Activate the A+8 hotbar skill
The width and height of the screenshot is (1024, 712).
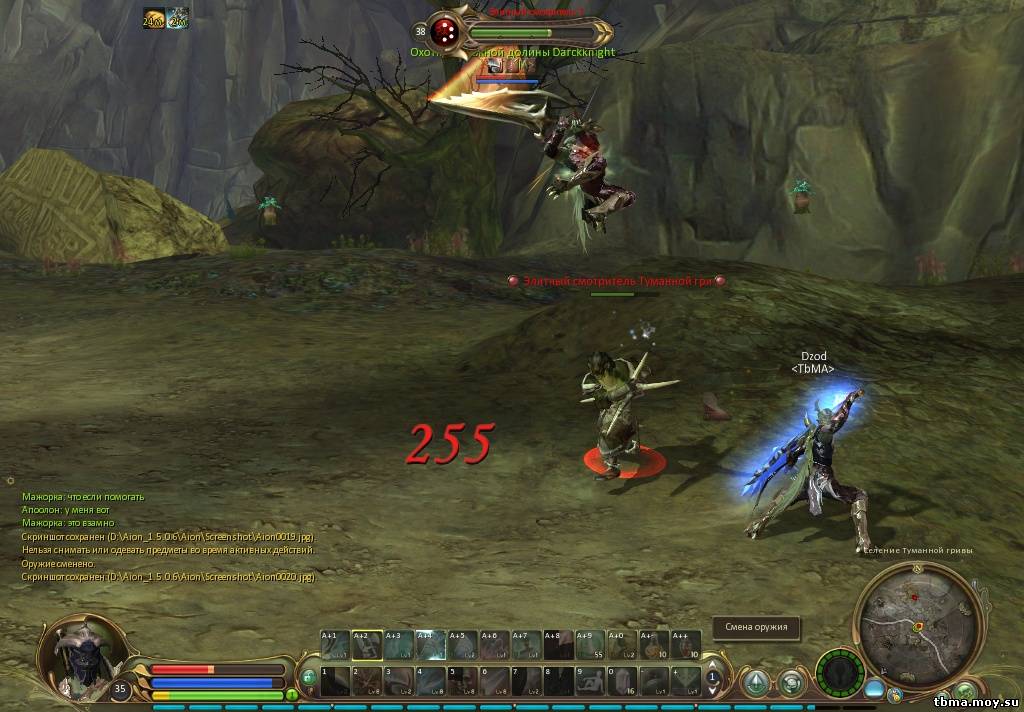pyautogui.click(x=559, y=645)
